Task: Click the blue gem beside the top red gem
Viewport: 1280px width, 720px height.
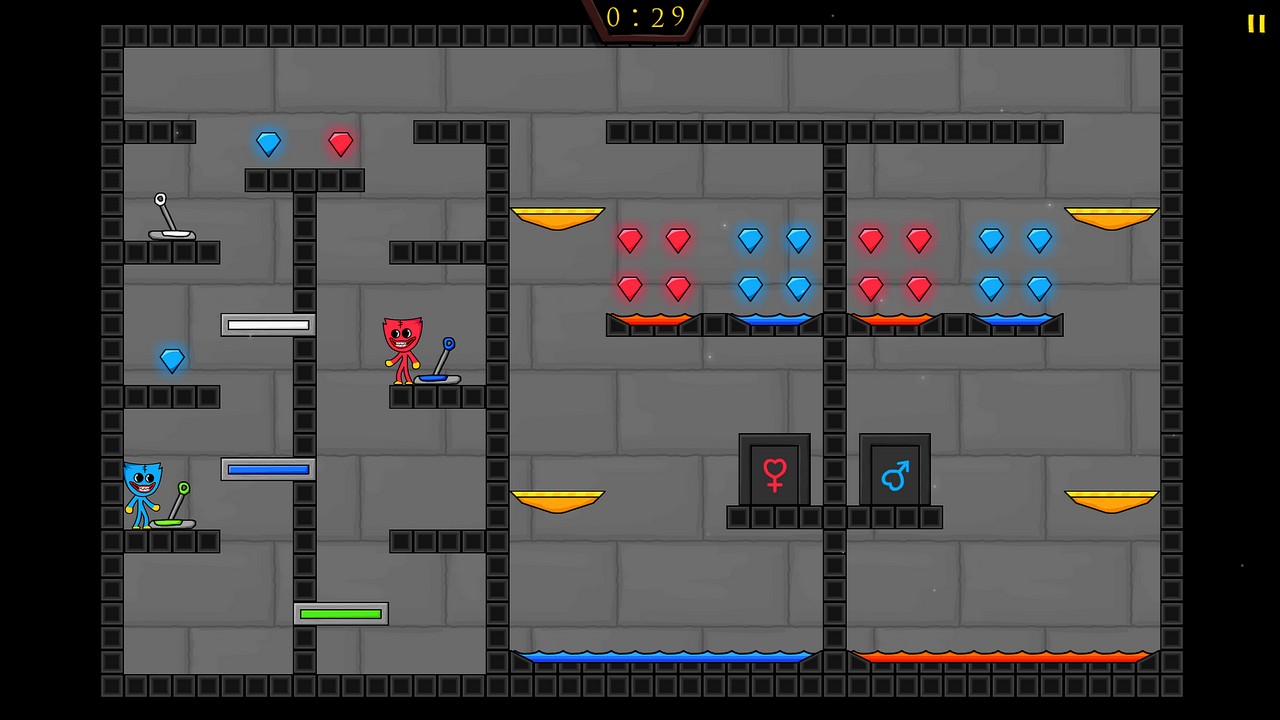Action: (268, 143)
